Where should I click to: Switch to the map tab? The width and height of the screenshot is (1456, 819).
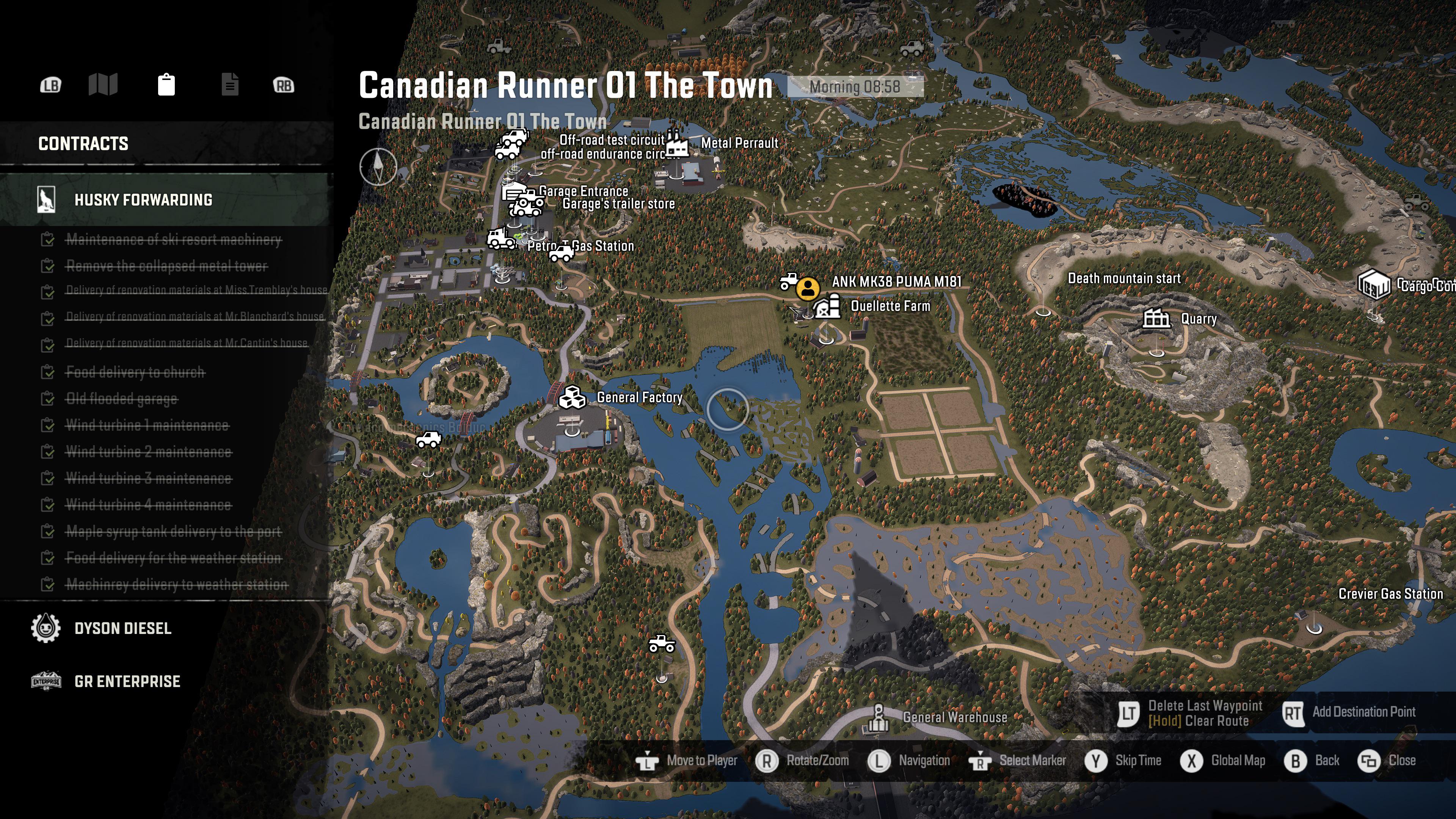104,85
